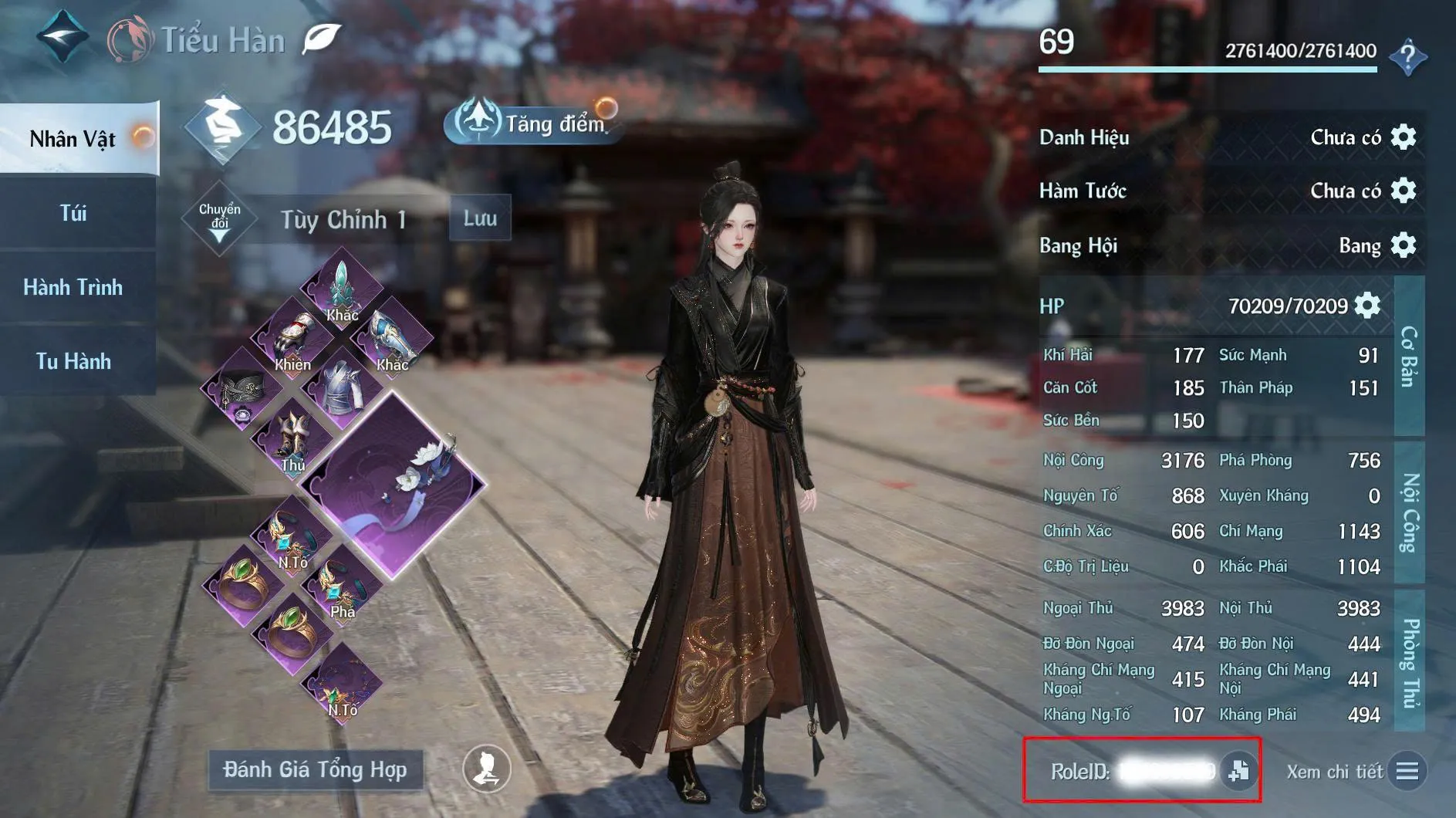Go back using the top-left arrow
This screenshot has height=818, width=1456.
tap(62, 35)
